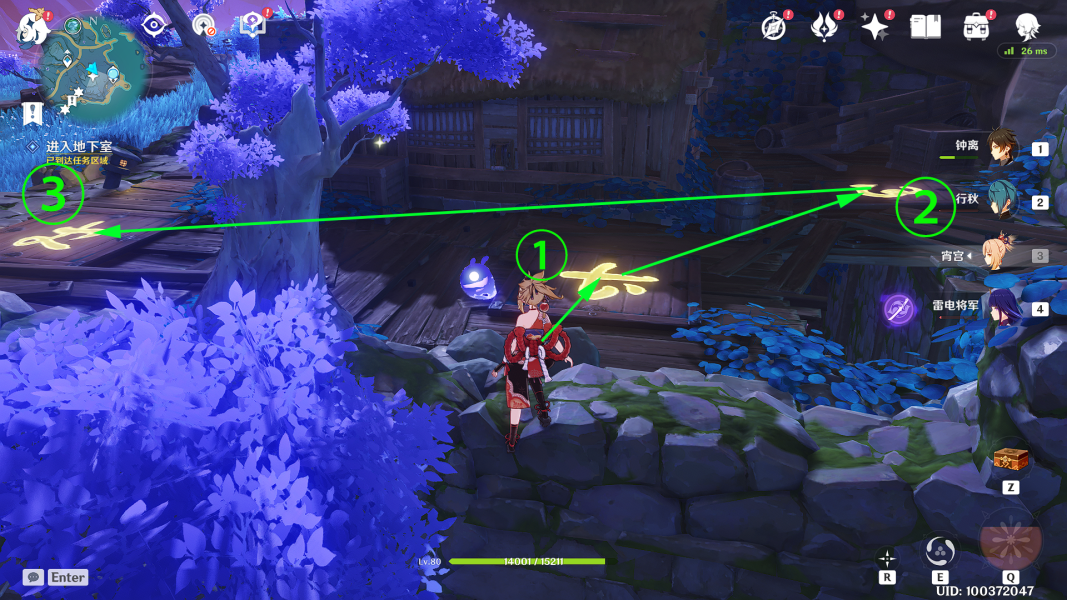Open the co-op signal icon
The width and height of the screenshot is (1067, 600).
204,26
